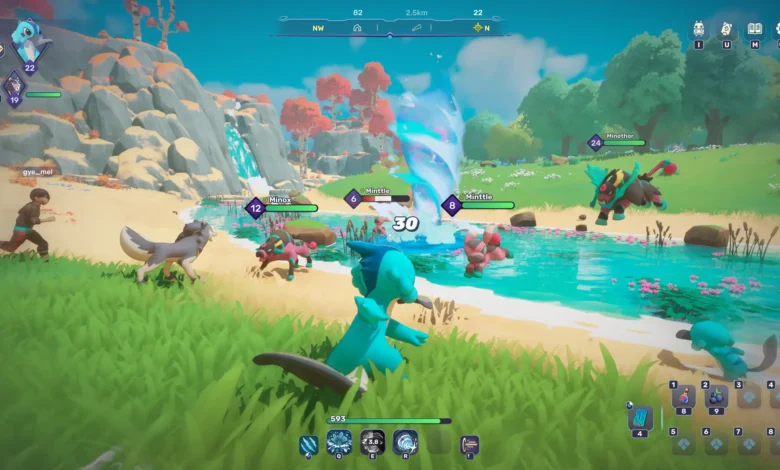Viewport: 780px width, 470px height.
Task: Use the red potion in slot 1
Action: click(683, 397)
